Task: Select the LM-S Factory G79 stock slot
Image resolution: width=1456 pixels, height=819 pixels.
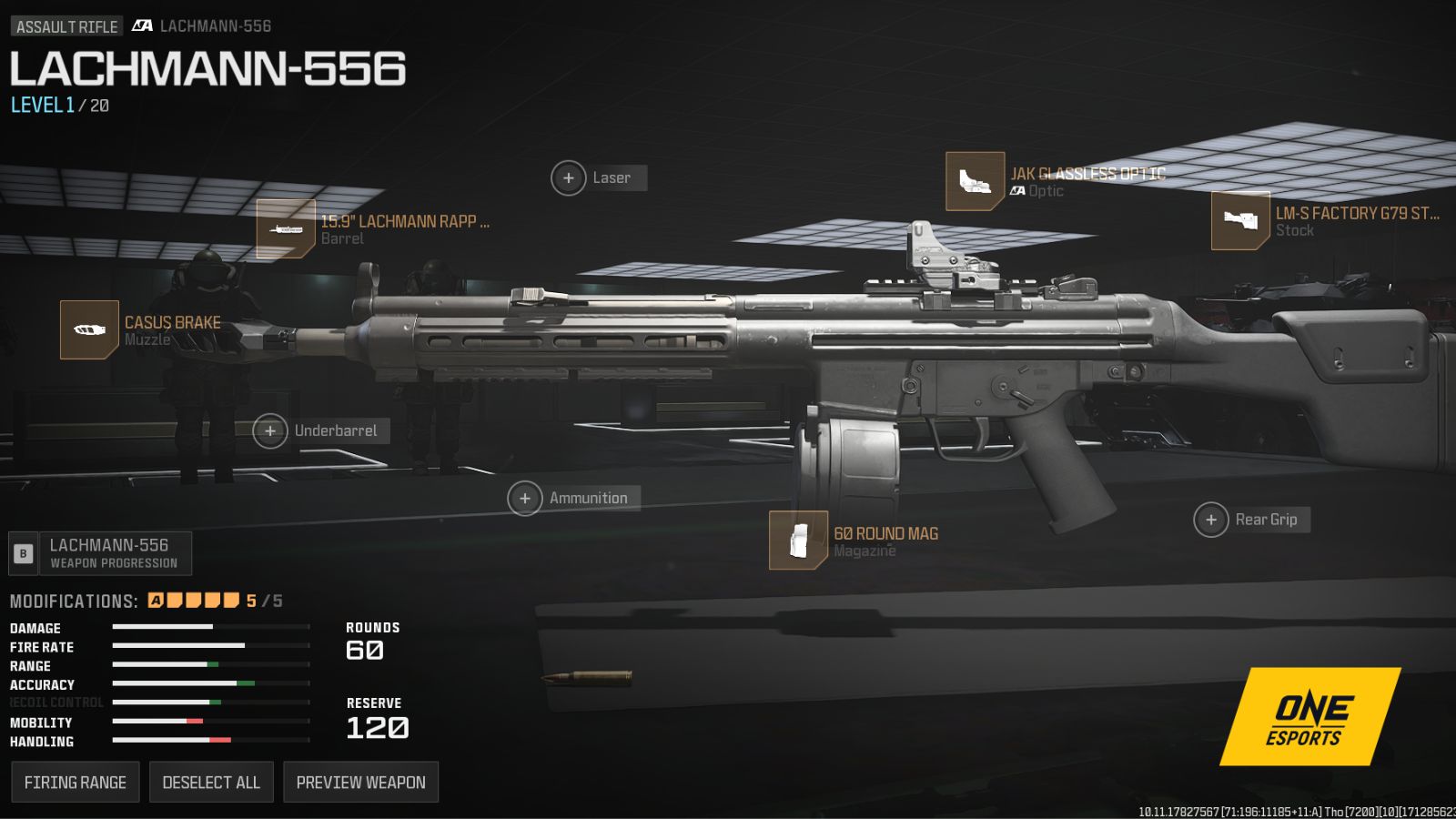Action: (1240, 220)
